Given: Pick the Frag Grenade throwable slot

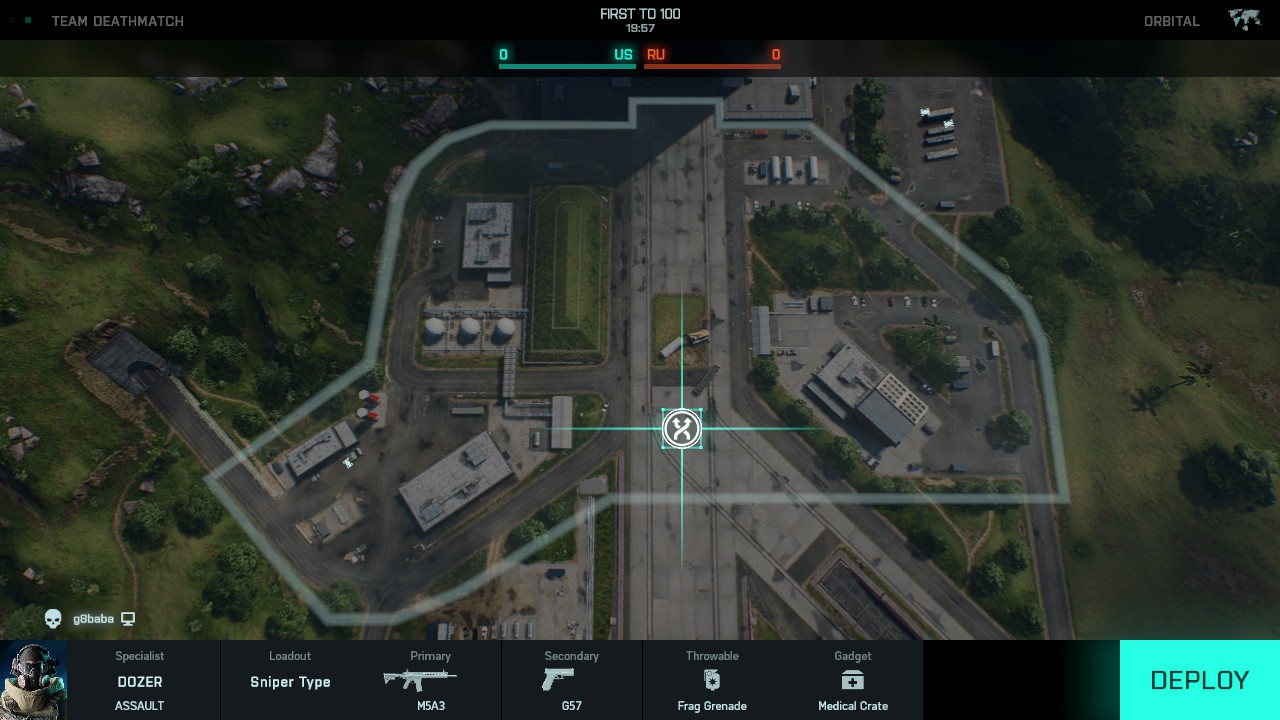Looking at the screenshot, I should (712, 681).
